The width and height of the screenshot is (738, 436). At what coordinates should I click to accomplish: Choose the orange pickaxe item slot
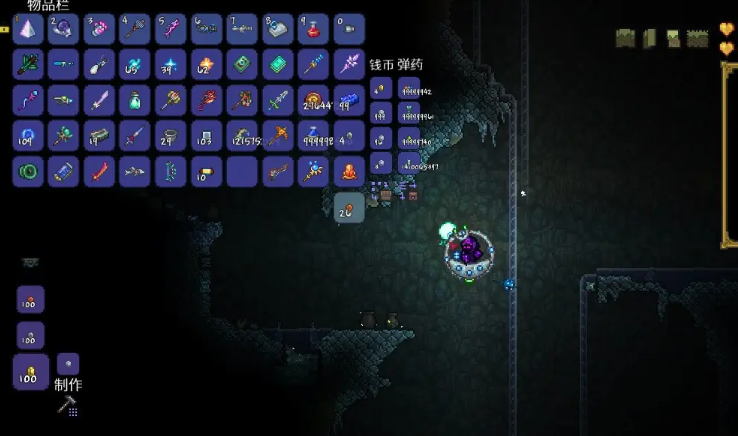coord(277,135)
